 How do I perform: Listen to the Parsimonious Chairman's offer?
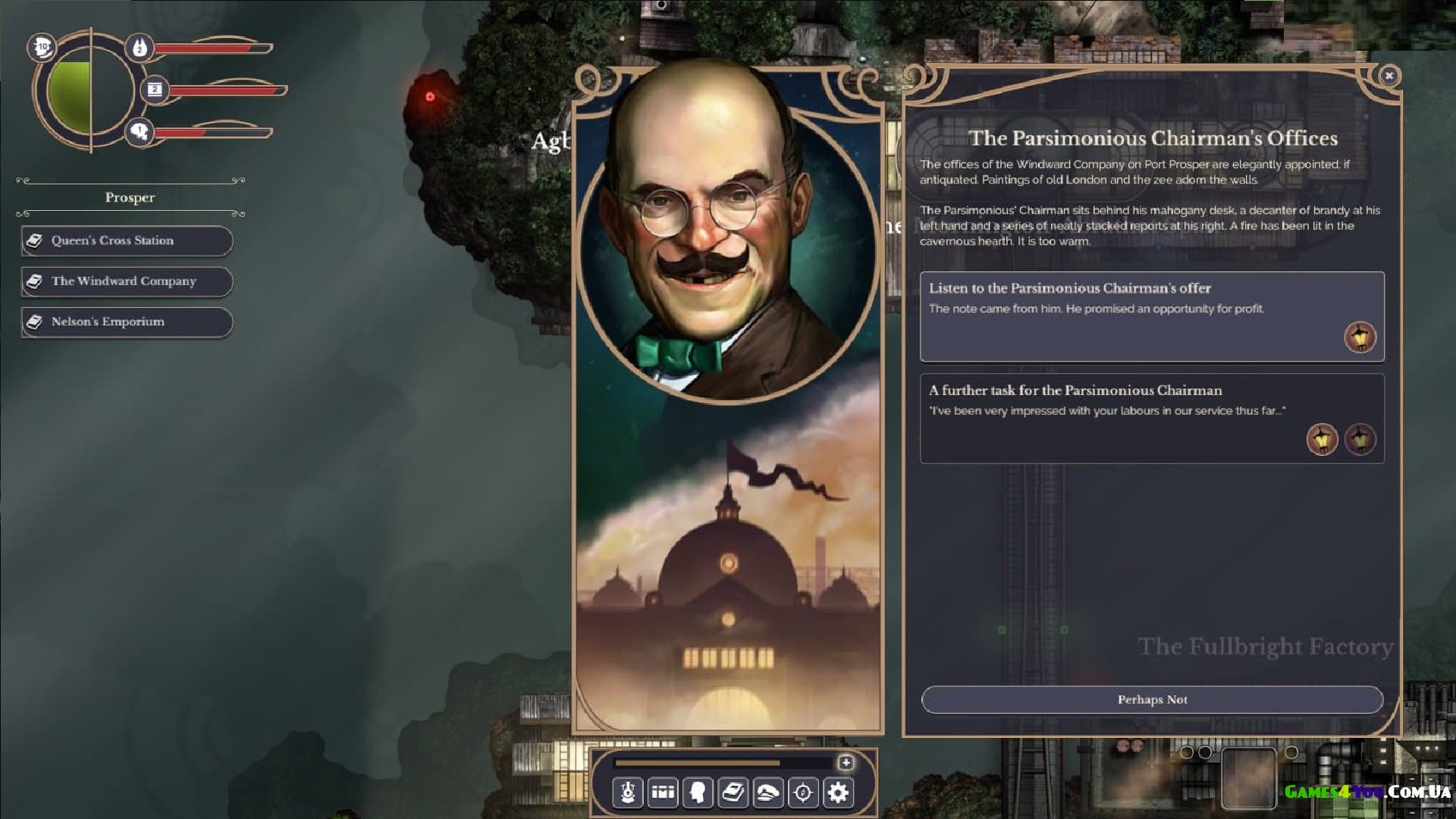pyautogui.click(x=1151, y=315)
